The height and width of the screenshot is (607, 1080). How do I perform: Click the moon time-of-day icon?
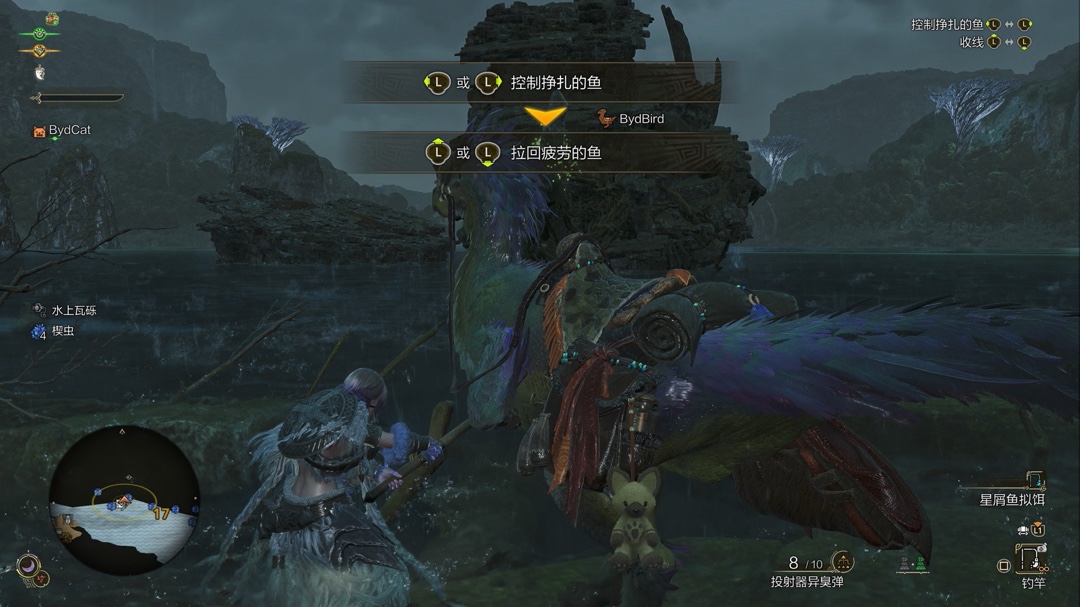coord(28,566)
